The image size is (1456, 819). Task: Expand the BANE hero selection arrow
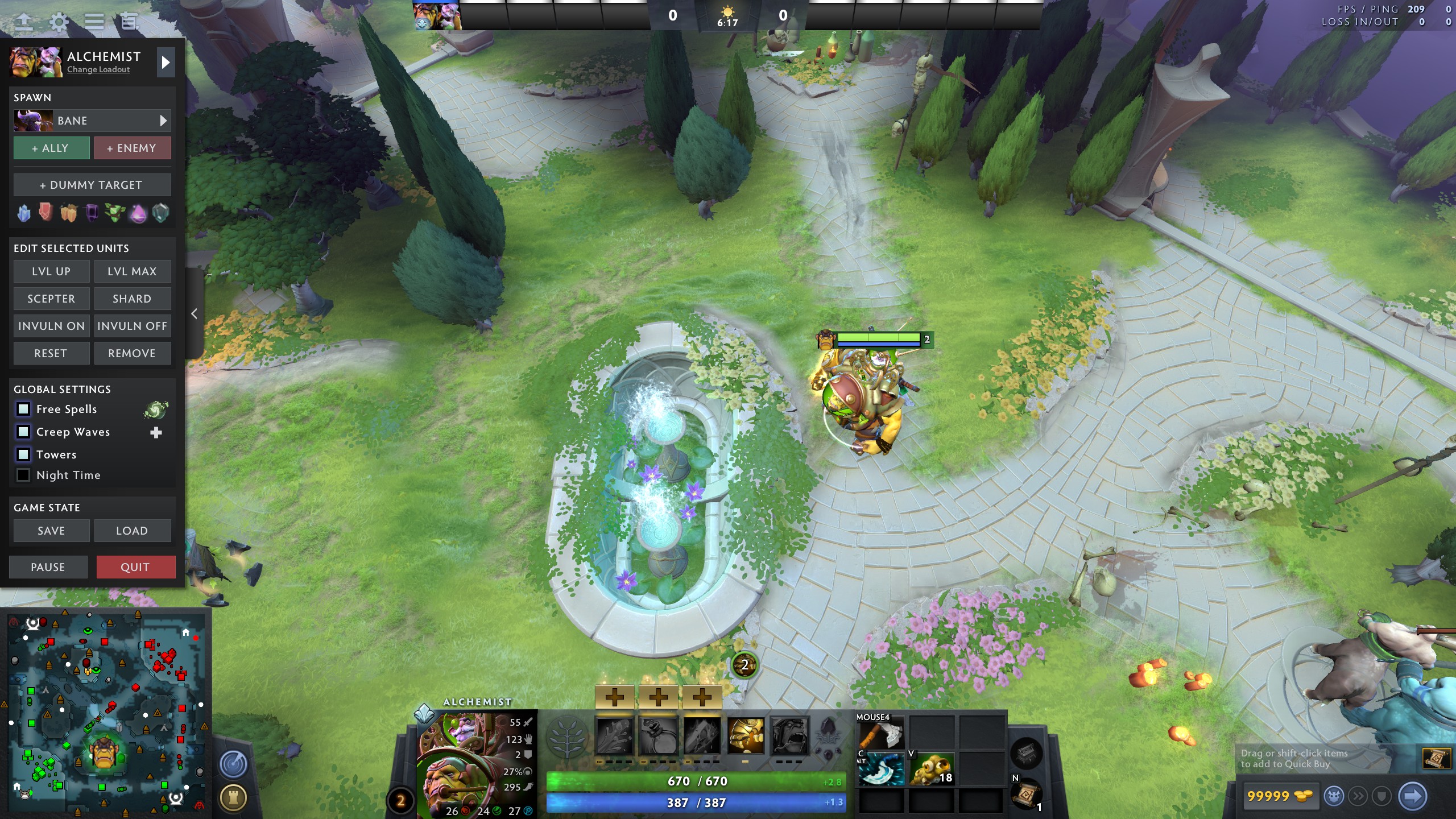tap(163, 120)
